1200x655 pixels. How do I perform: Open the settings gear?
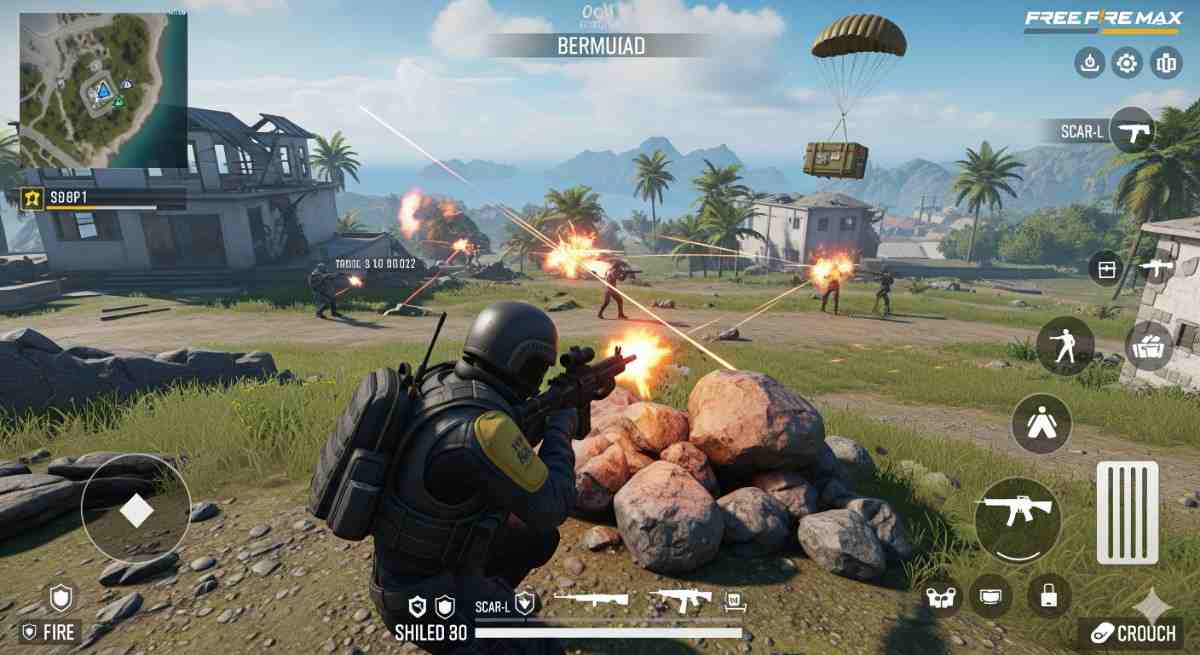[x=1127, y=64]
